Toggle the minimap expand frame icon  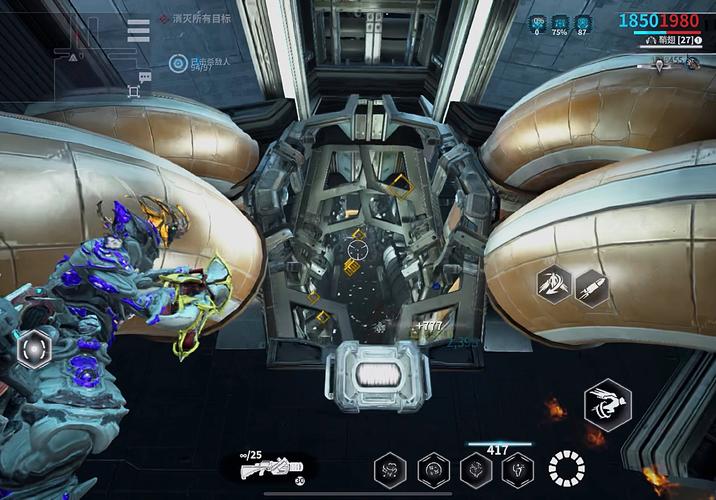point(134,92)
